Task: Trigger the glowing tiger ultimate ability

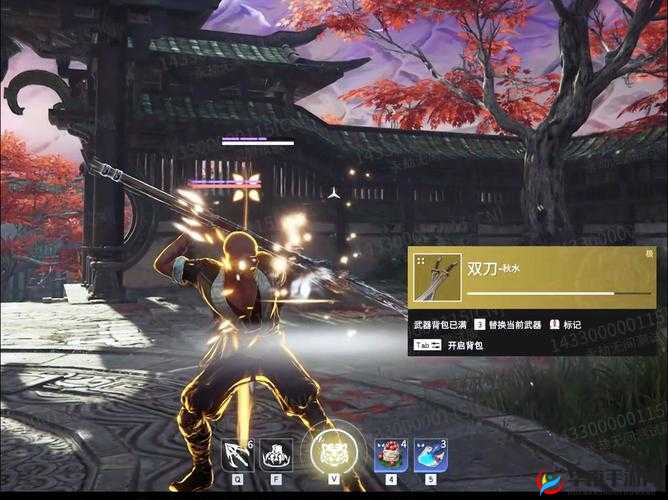Action: pyautogui.click(x=331, y=453)
